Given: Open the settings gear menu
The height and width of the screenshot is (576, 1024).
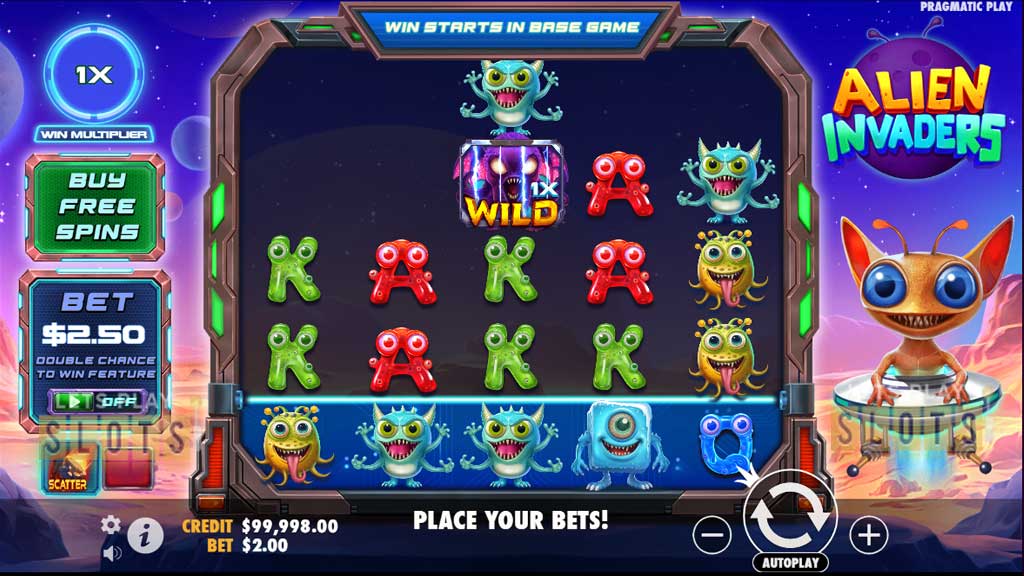Looking at the screenshot, I should pos(111,525).
